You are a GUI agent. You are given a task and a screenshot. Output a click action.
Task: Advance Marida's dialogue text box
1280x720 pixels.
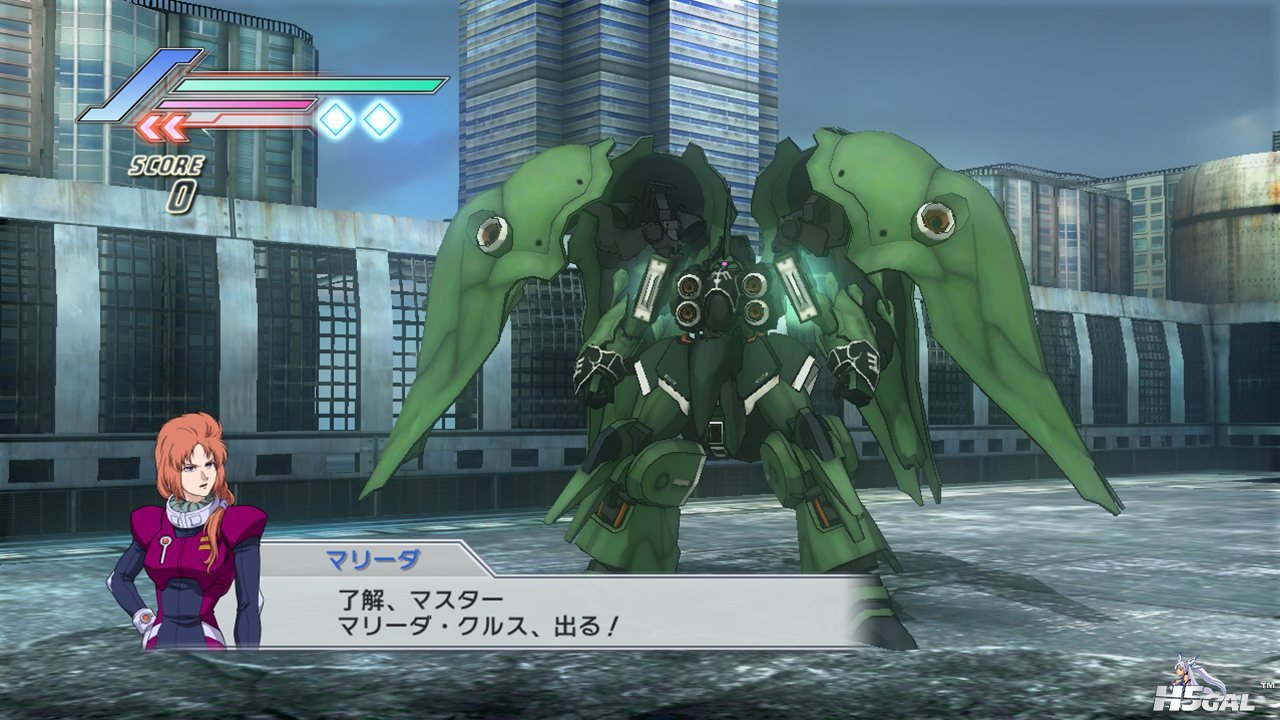pos(560,611)
